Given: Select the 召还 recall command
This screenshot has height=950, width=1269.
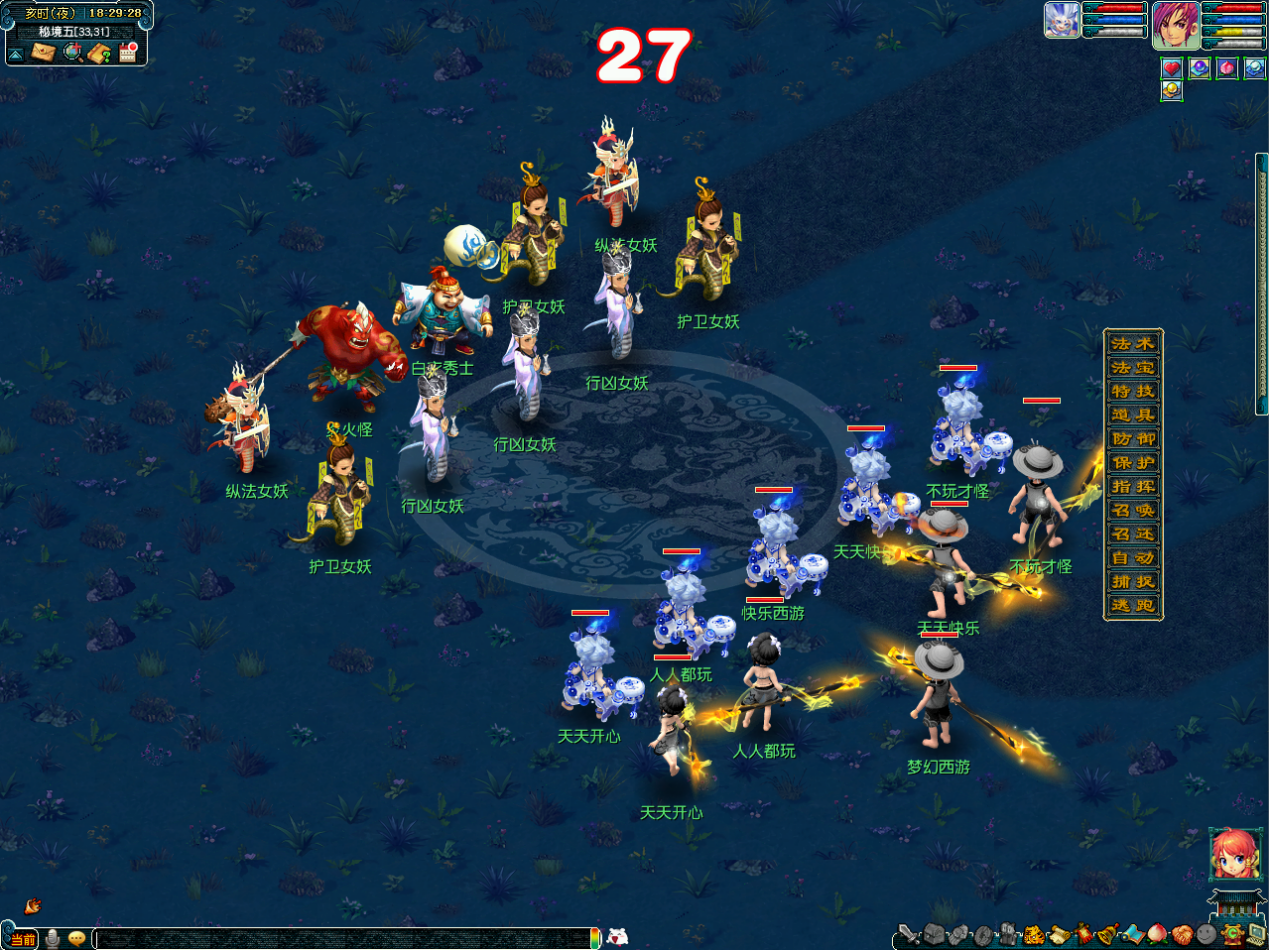Looking at the screenshot, I should coord(1133,535).
